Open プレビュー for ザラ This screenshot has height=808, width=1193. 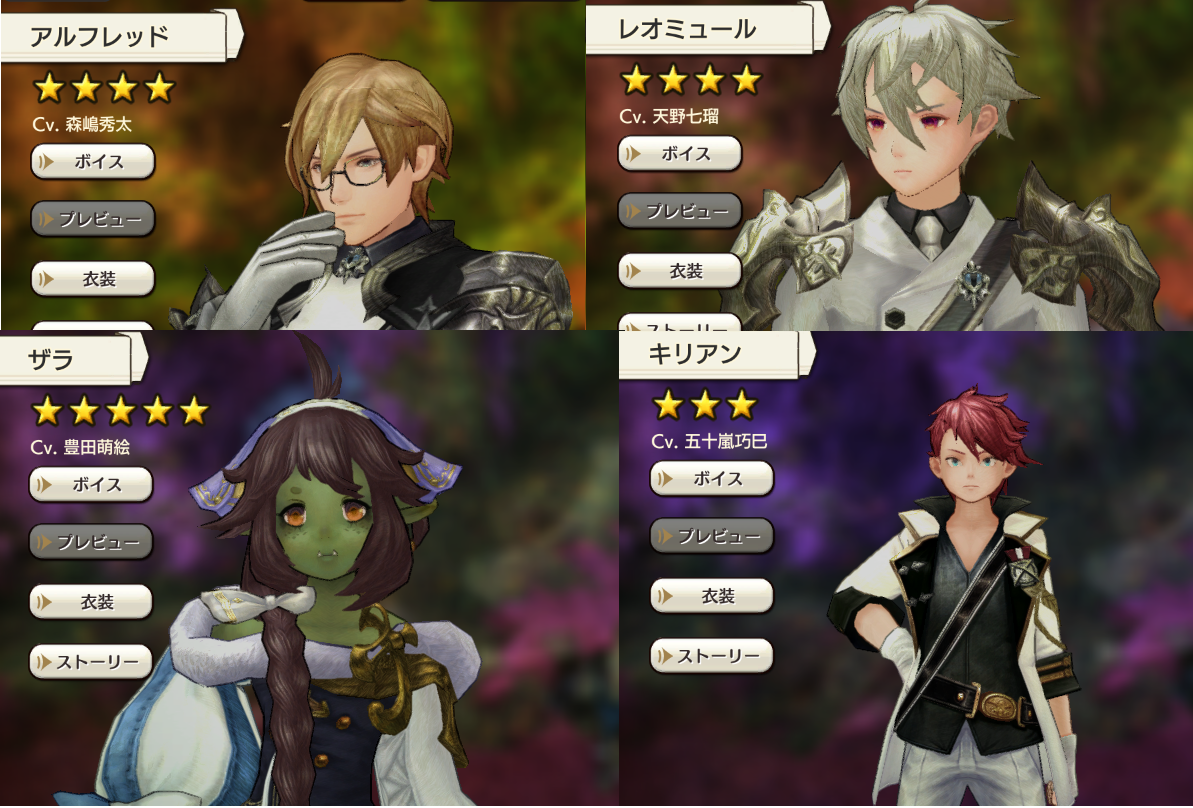point(91,542)
